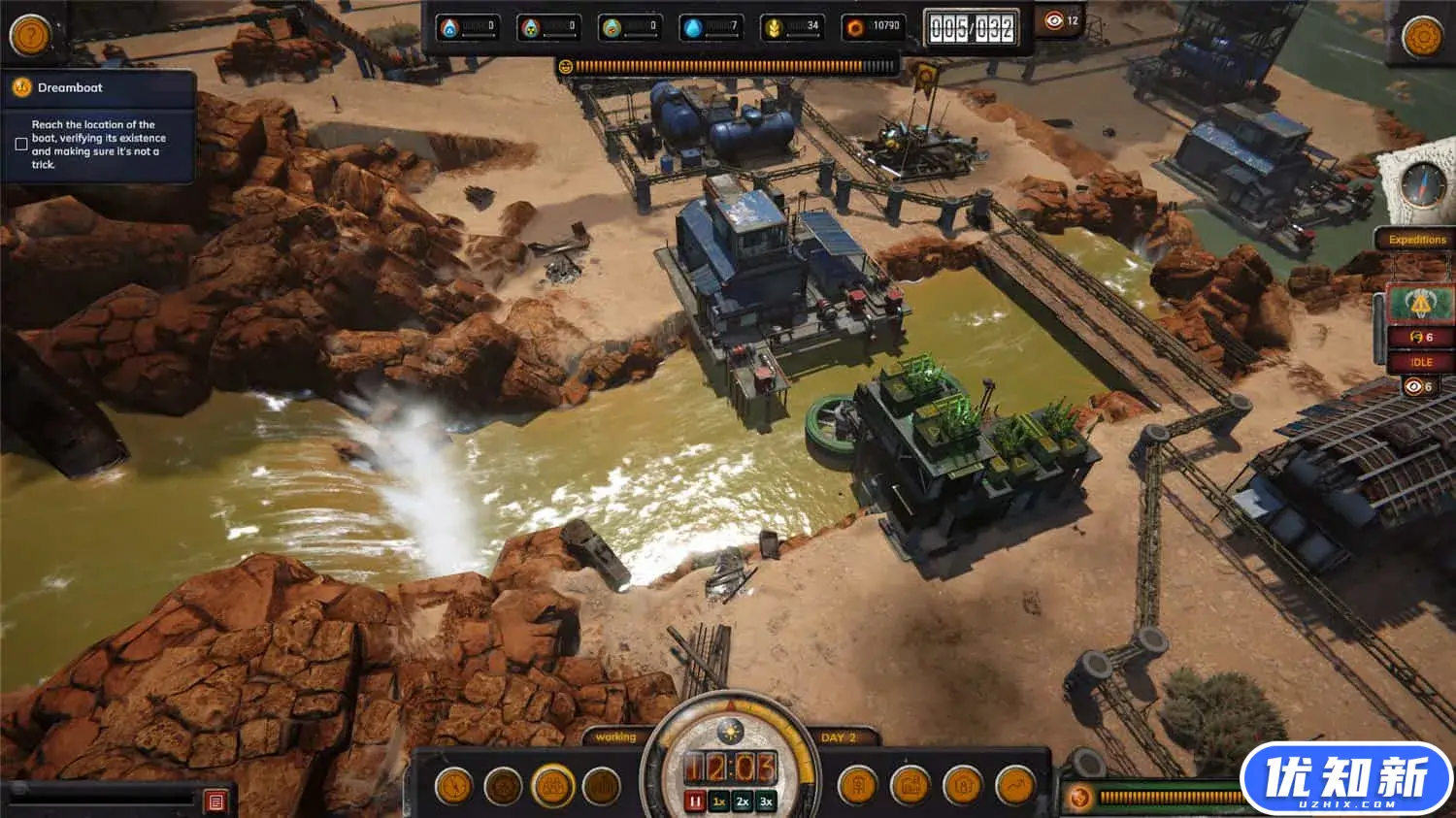Select the highlighted people group button

click(552, 786)
